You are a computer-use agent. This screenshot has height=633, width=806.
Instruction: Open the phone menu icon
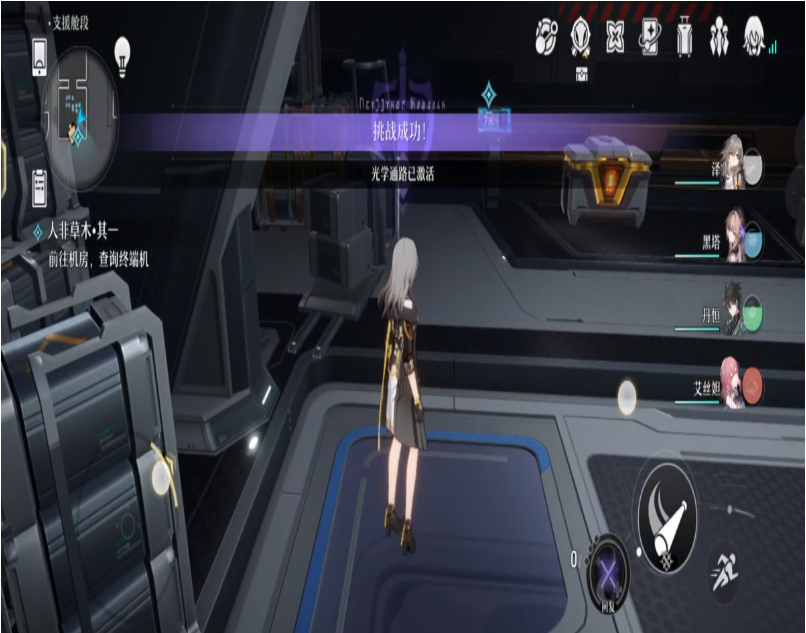tap(40, 57)
